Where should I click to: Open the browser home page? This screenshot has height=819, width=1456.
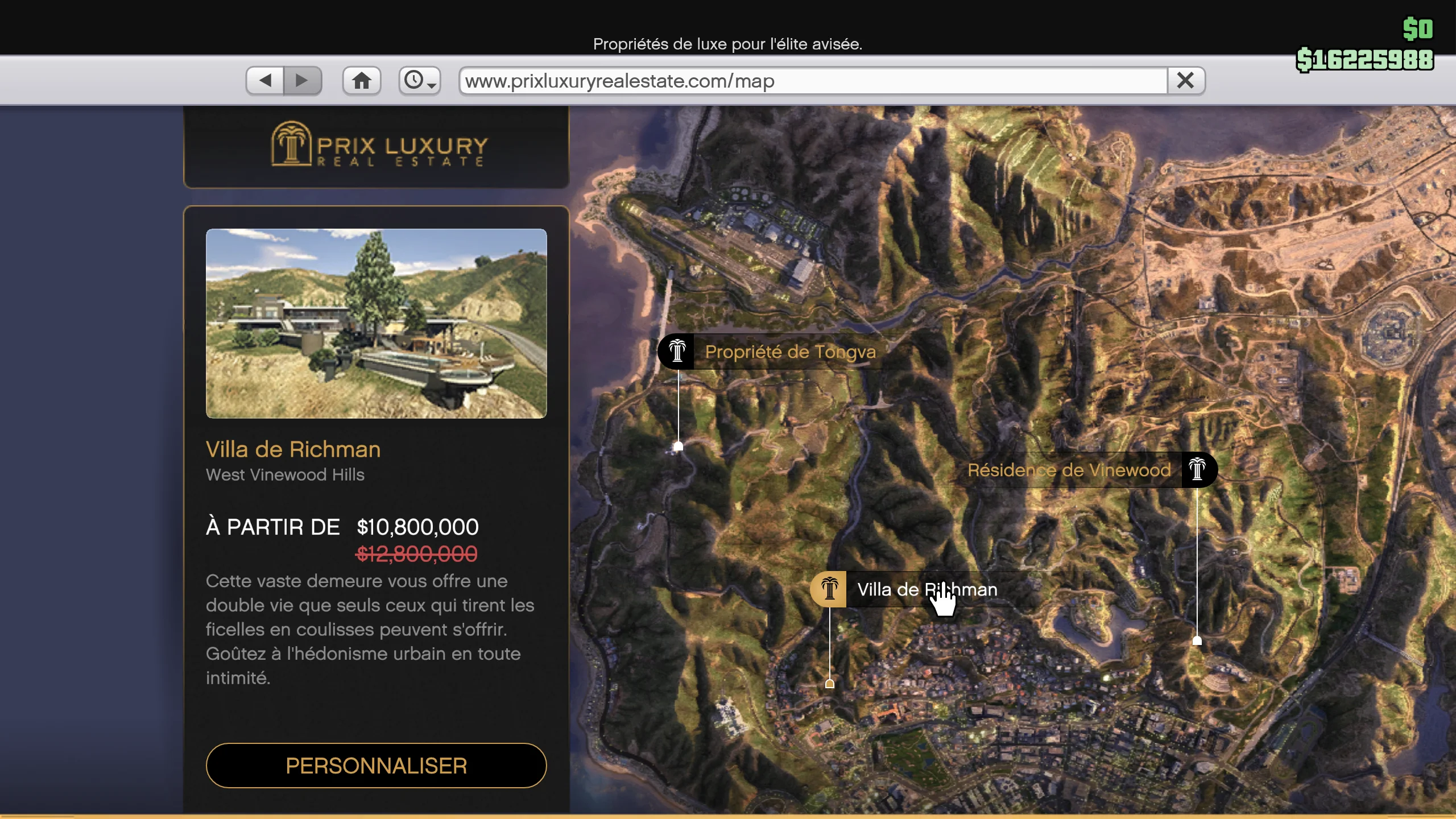click(362, 81)
